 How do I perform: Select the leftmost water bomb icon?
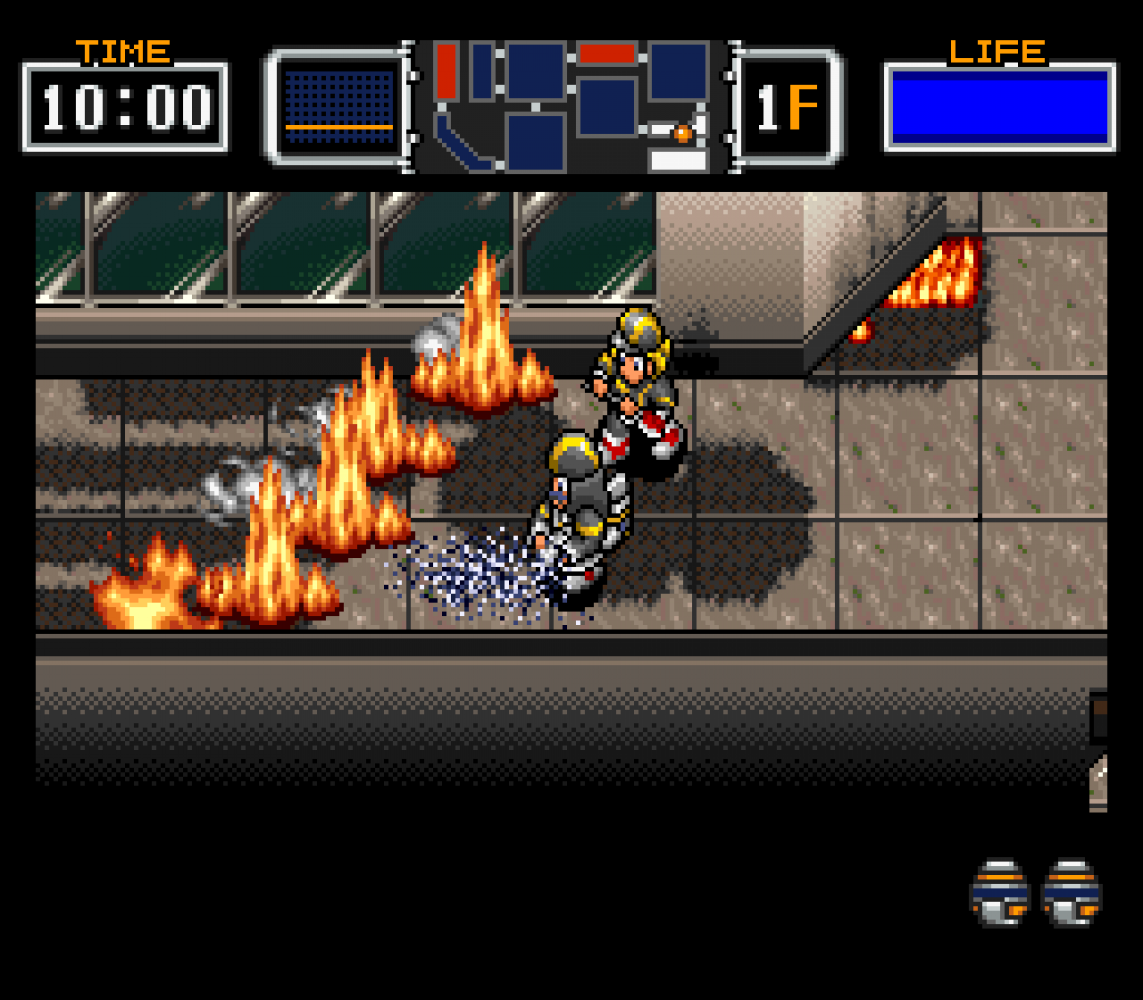click(x=999, y=891)
